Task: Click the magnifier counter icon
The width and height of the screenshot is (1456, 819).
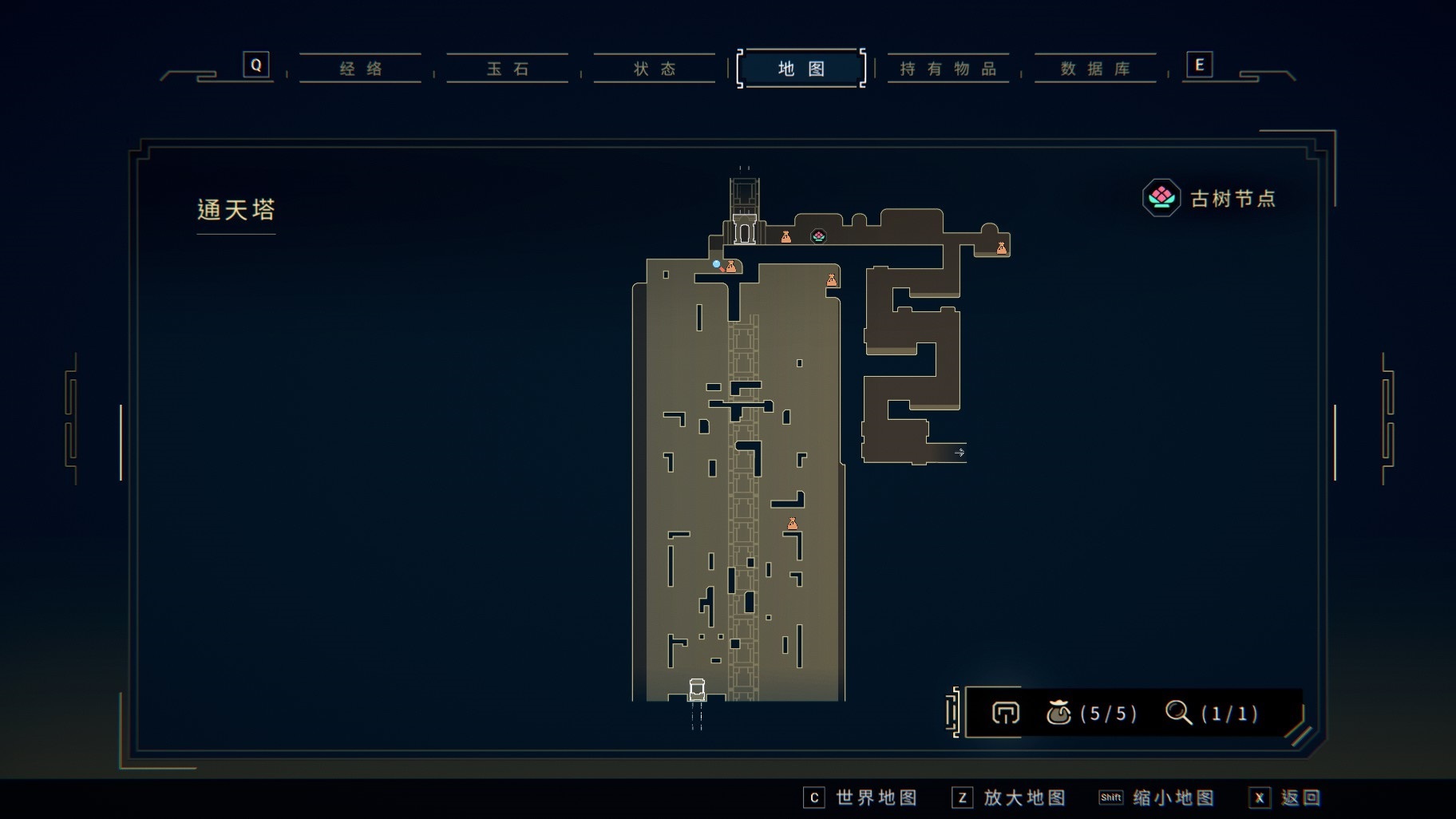Action: [1178, 712]
